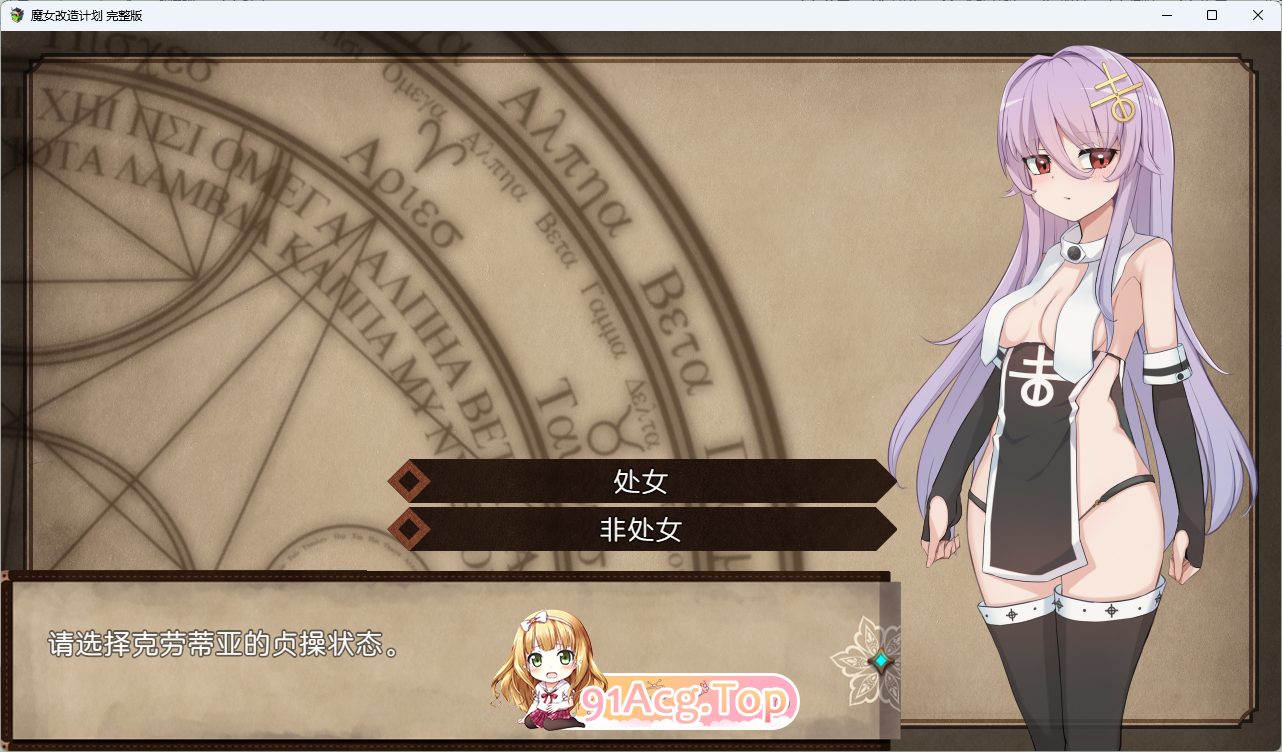Click the red diamond marker beside "处女"

click(409, 481)
